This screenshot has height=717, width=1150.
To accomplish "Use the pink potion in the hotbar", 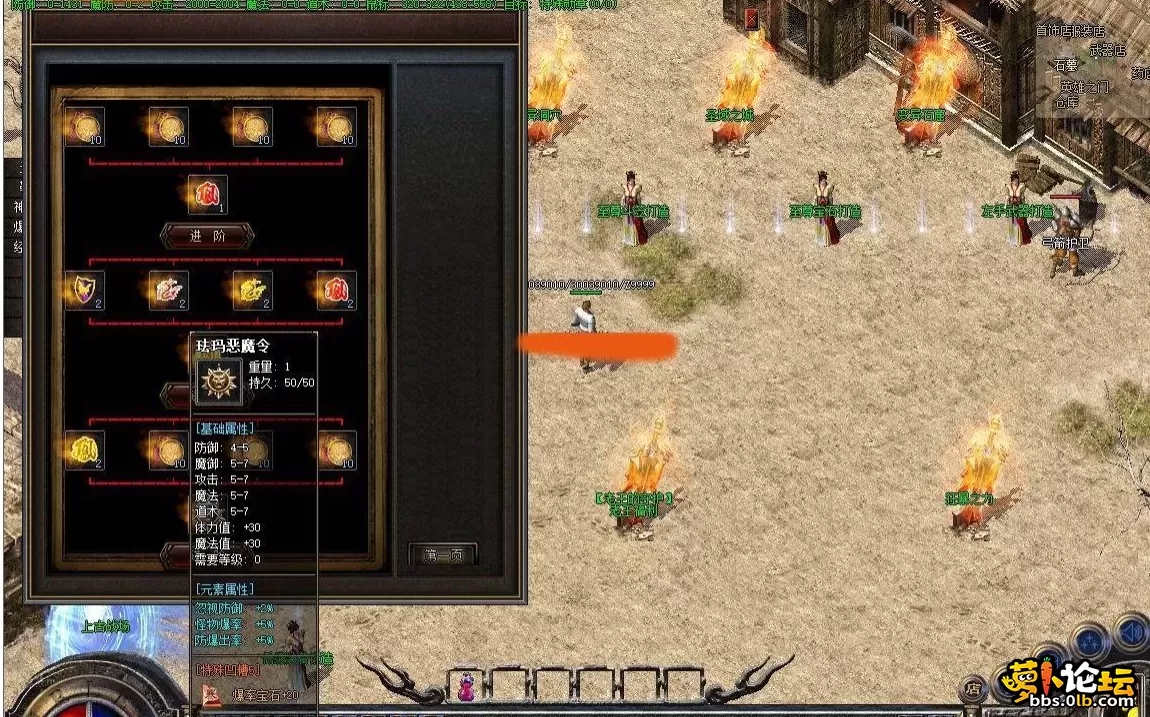I will (x=466, y=687).
